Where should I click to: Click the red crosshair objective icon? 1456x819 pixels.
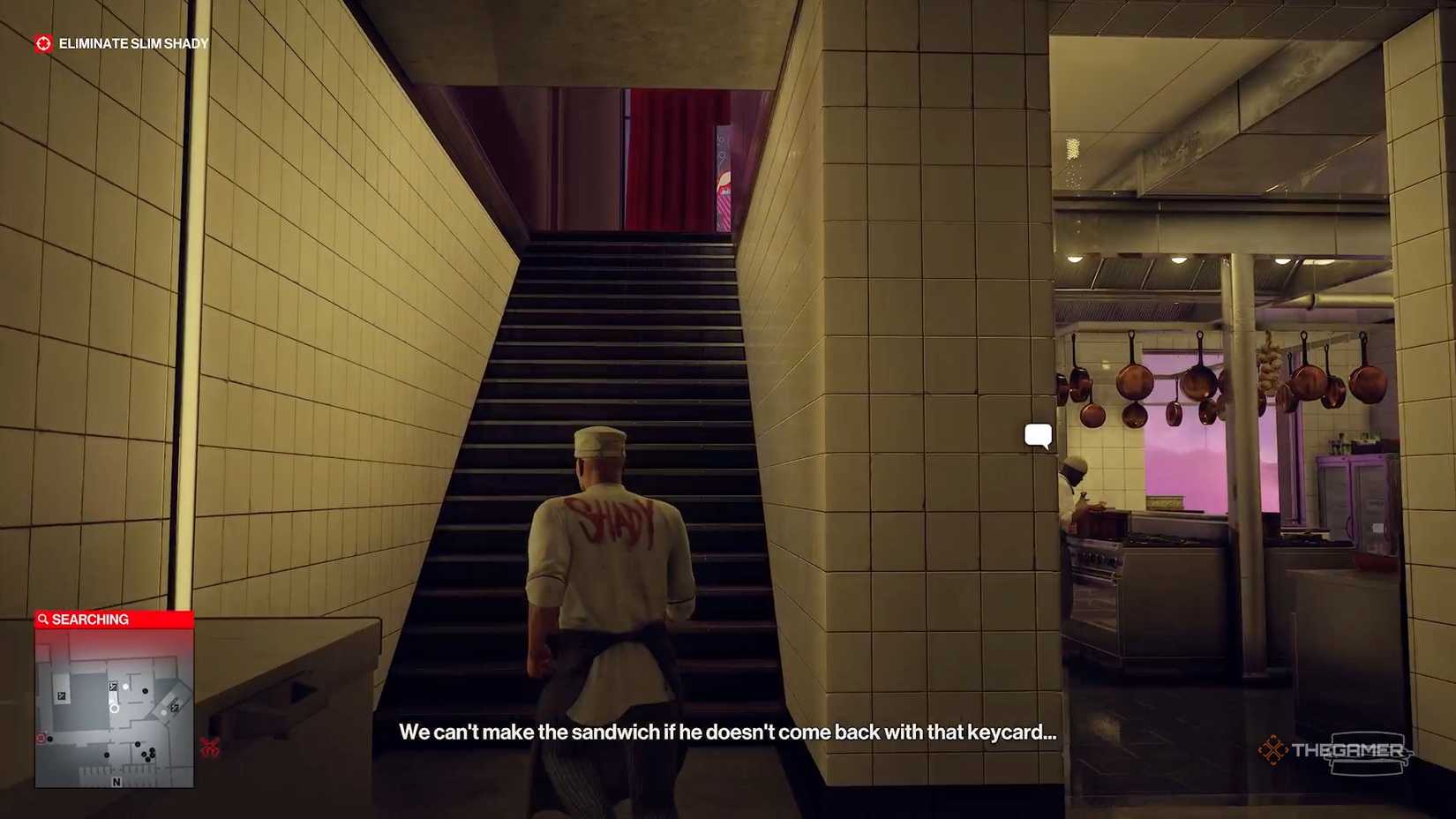tap(41, 41)
